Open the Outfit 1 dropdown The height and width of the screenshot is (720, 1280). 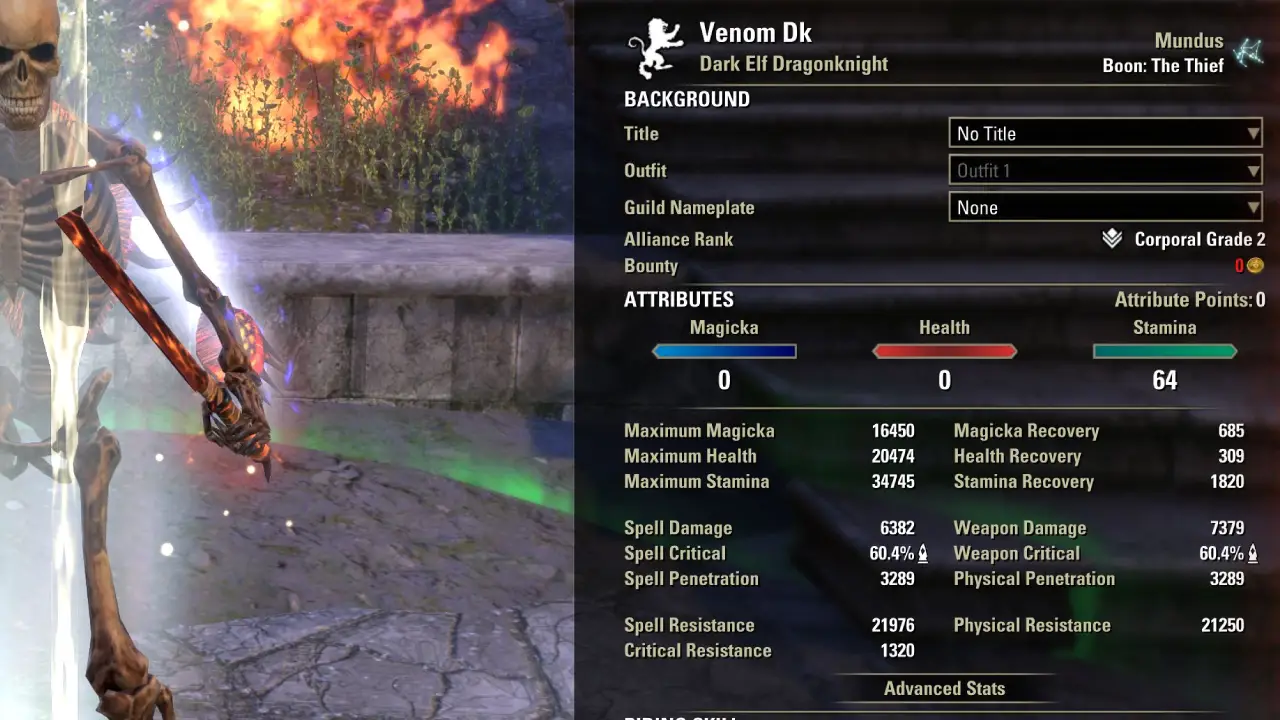point(1105,171)
